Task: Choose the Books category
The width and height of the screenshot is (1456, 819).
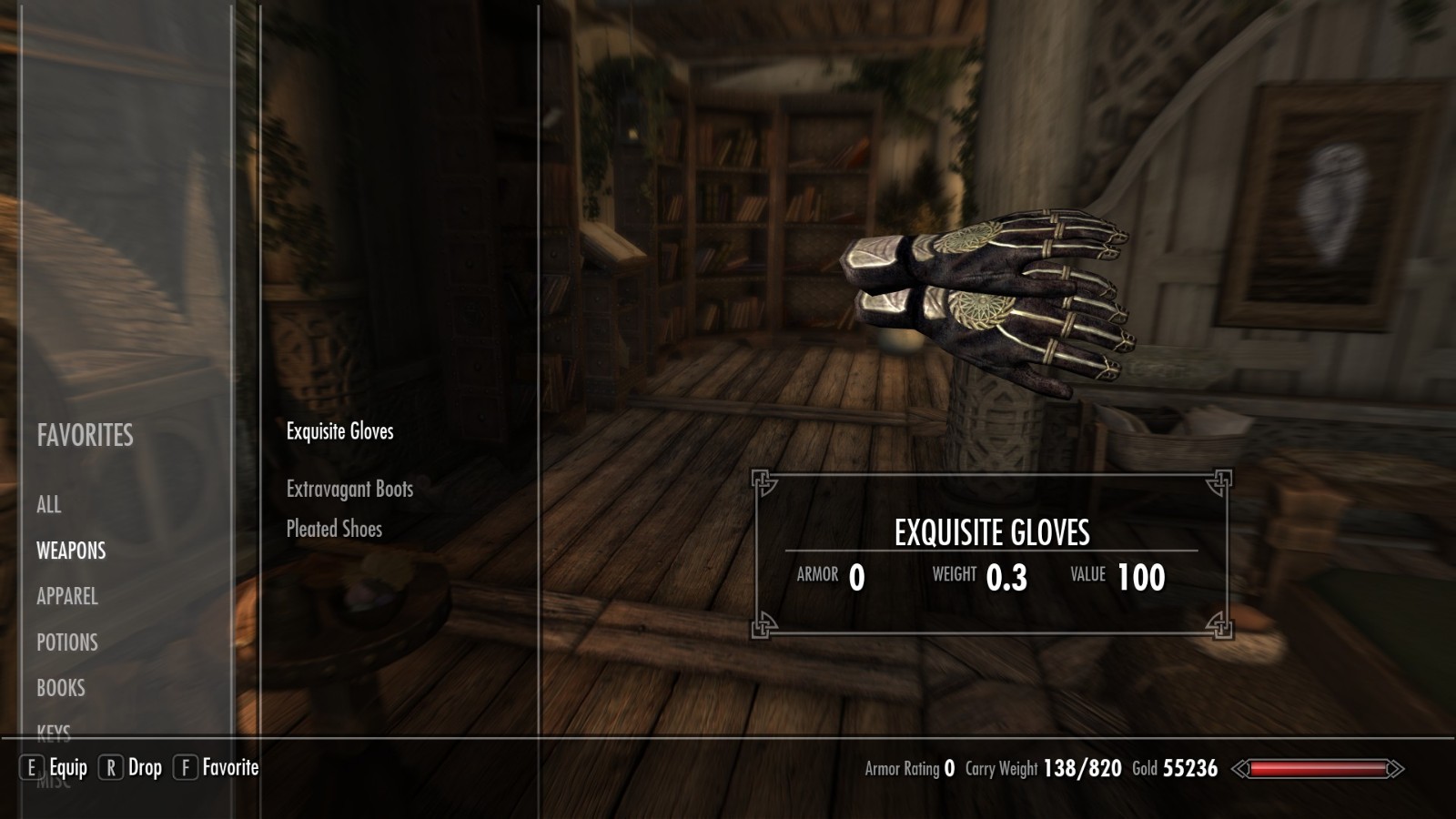Action: pyautogui.click(x=61, y=688)
